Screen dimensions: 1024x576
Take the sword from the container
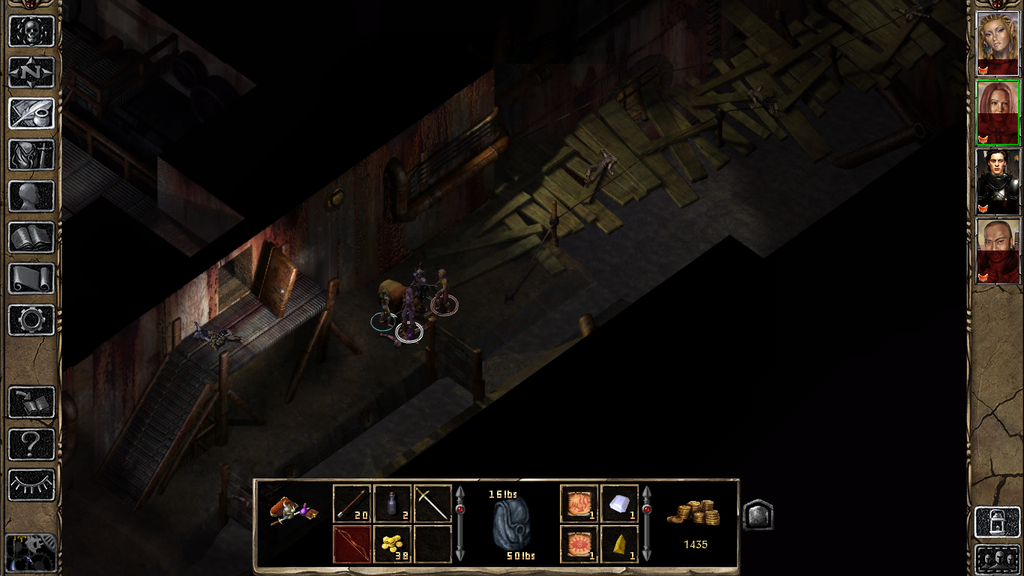click(432, 504)
